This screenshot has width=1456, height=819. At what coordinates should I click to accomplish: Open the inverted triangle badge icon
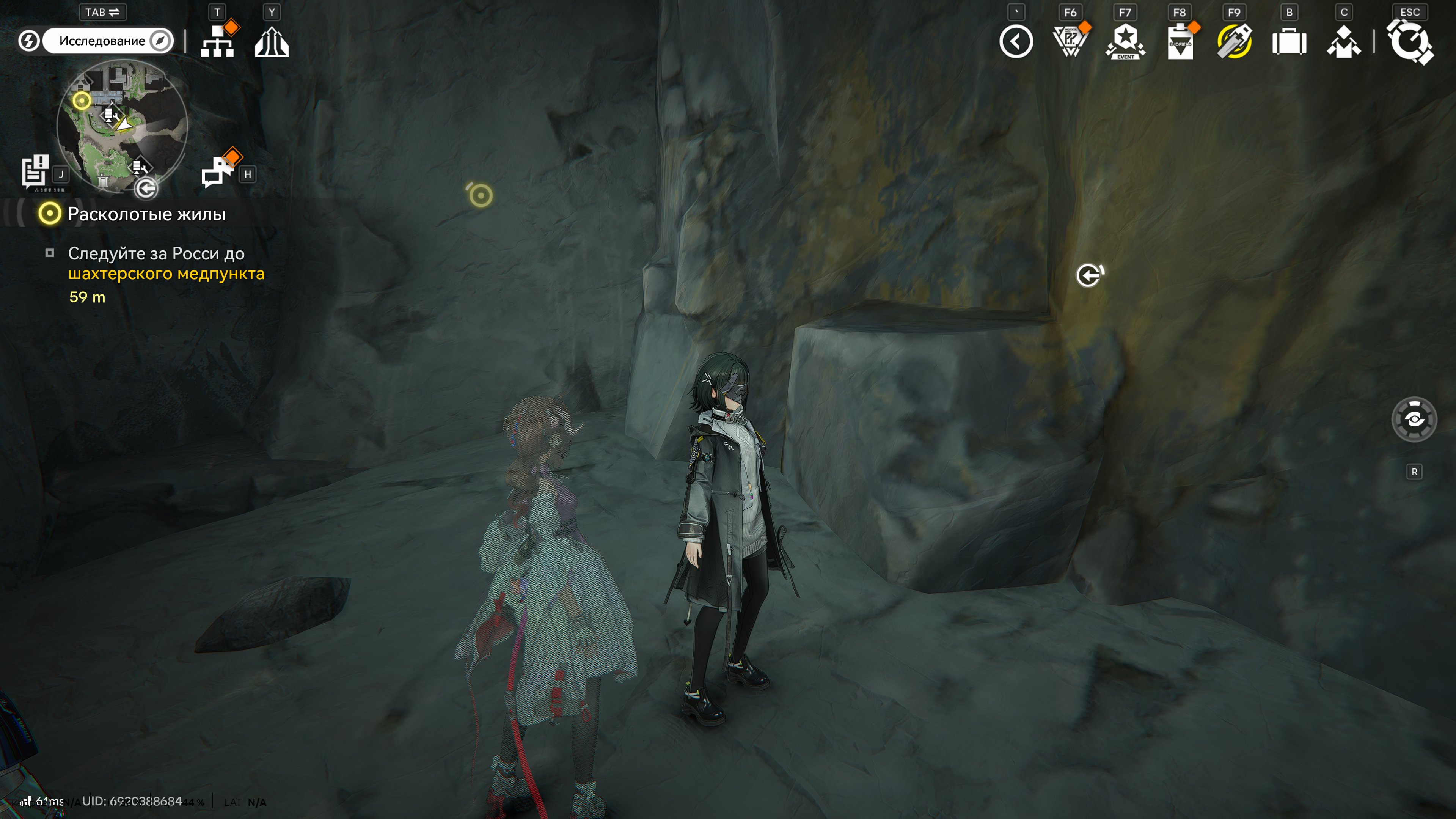coord(1070,42)
